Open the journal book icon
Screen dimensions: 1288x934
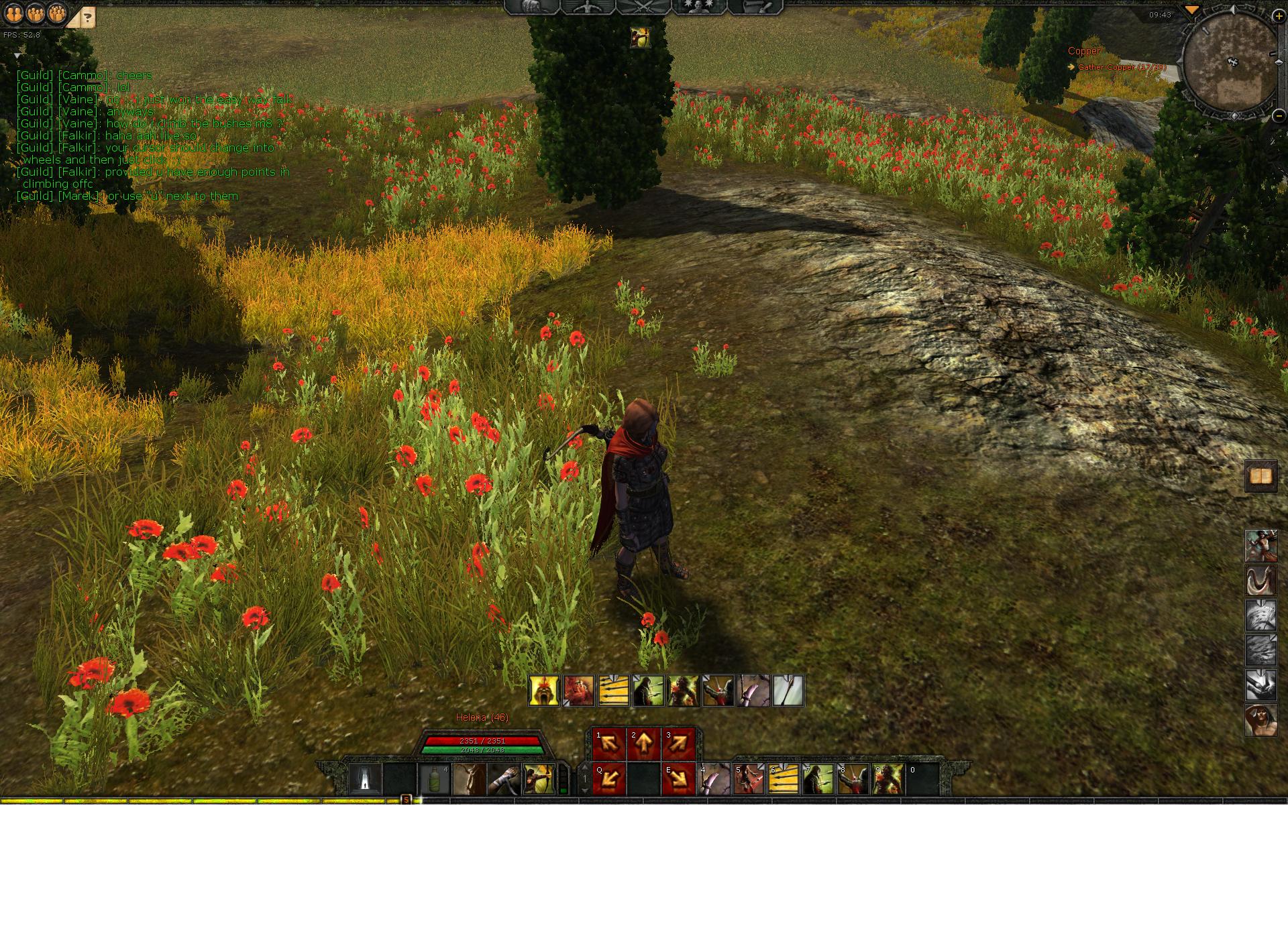click(x=1260, y=476)
